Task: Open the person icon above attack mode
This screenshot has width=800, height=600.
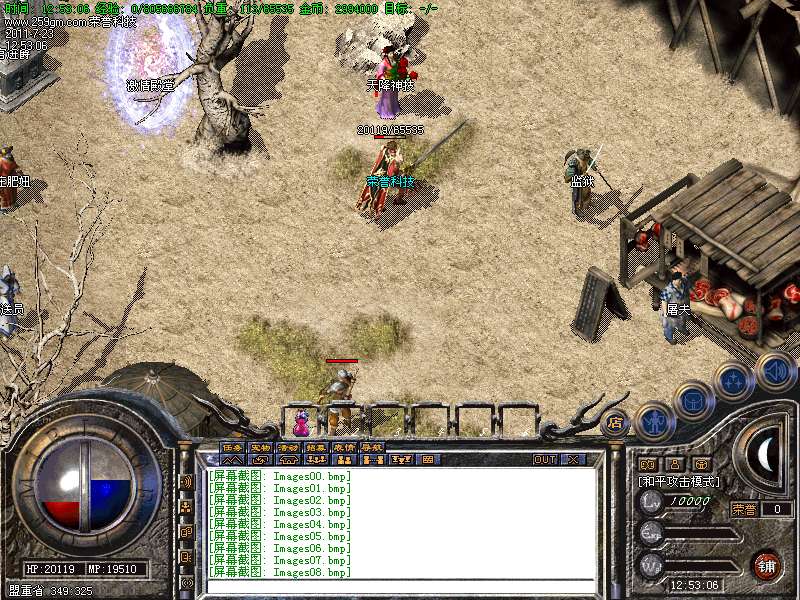Action: (x=674, y=464)
